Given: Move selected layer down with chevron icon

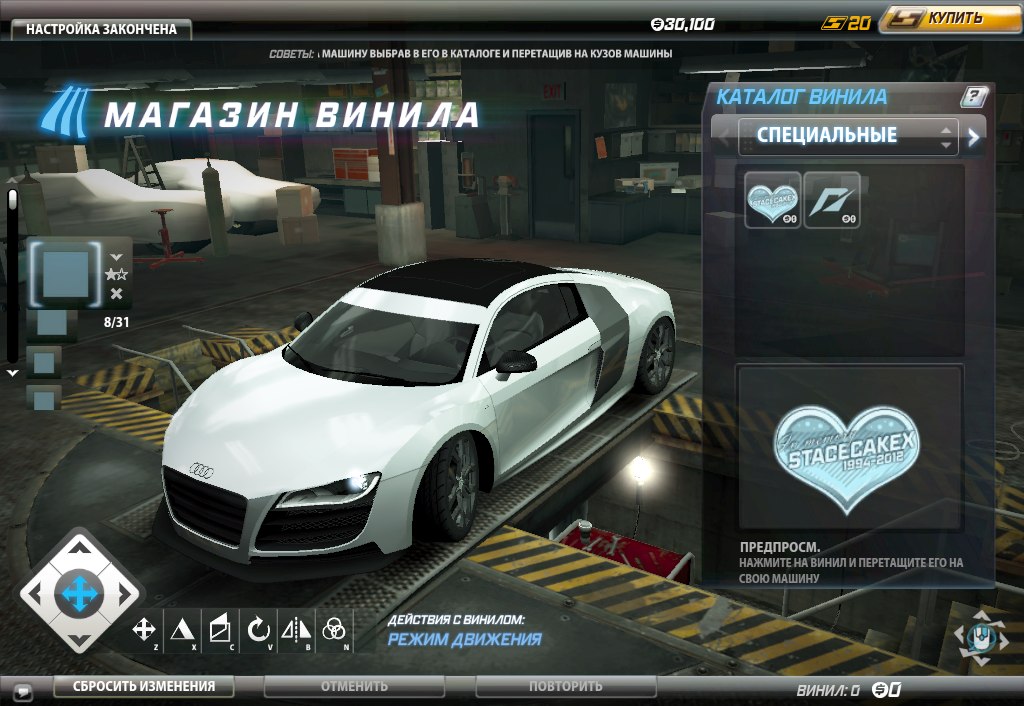Looking at the screenshot, I should 116,256.
